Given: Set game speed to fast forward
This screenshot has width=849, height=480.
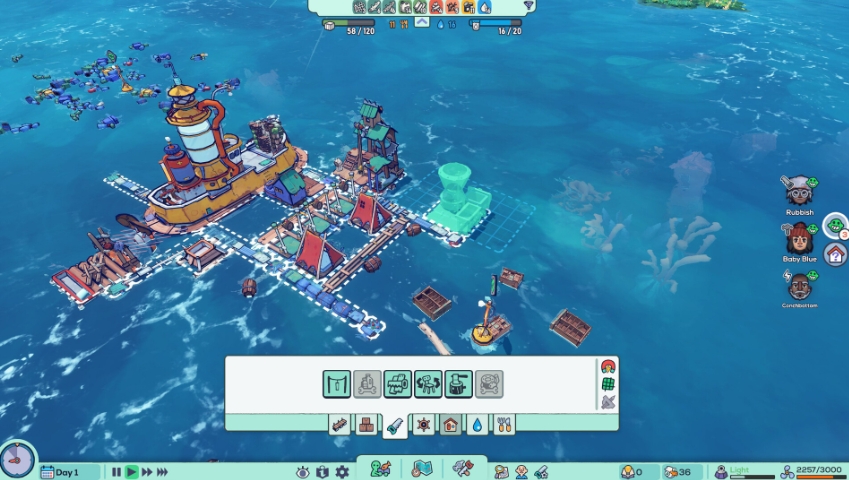Looking at the screenshot, I should pos(146,472).
